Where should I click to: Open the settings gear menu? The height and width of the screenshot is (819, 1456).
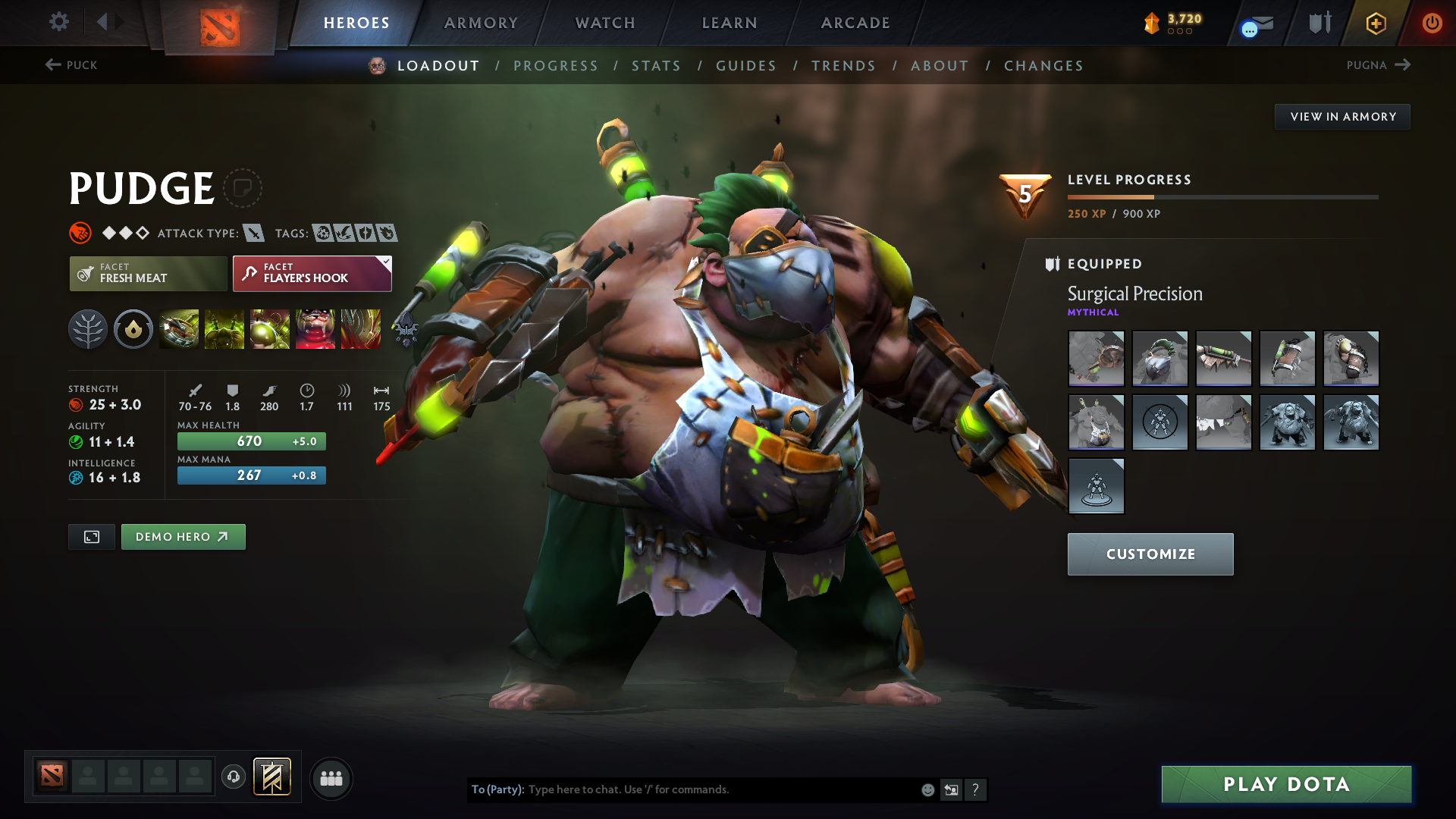click(x=58, y=22)
